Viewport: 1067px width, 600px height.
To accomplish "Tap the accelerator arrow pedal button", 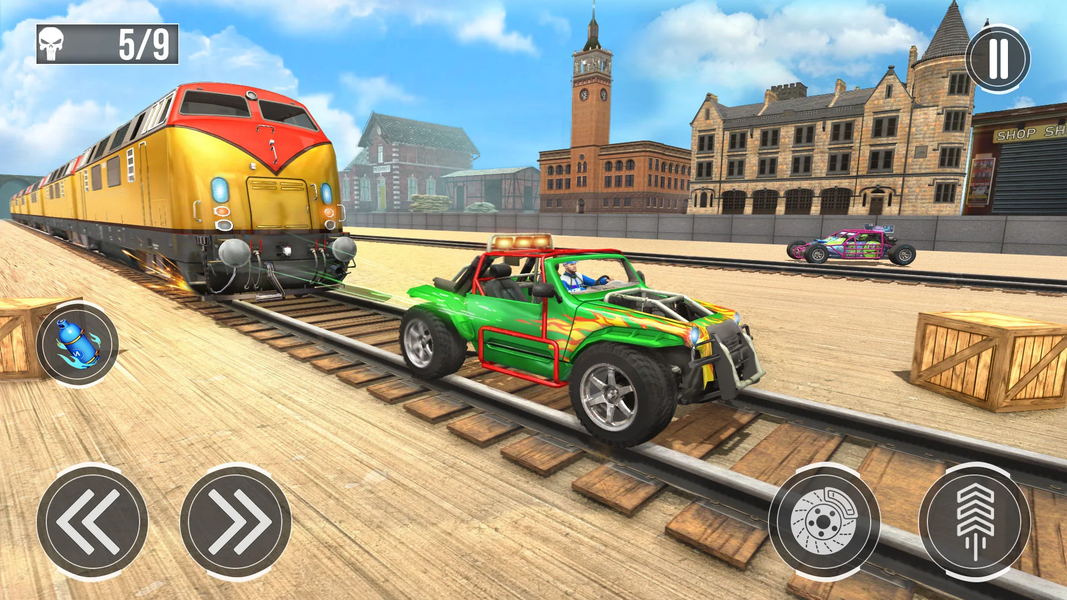I will pyautogui.click(x=974, y=521).
